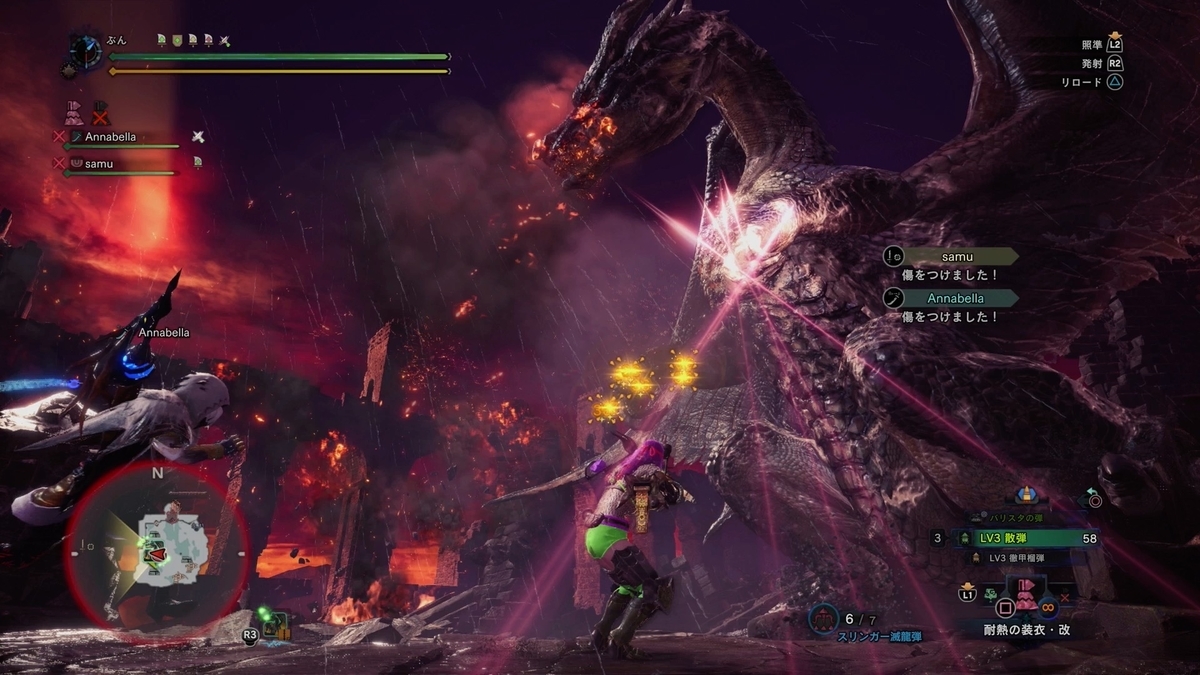Click the crossed-out mantle status icon
The width and height of the screenshot is (1200, 675).
click(100, 113)
